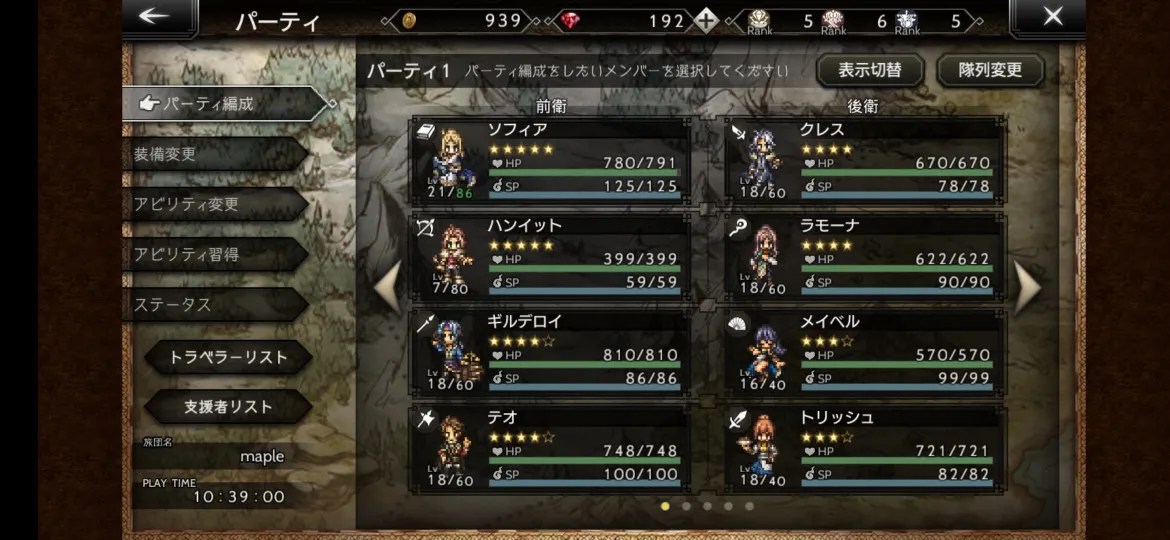Image resolution: width=1170 pixels, height=540 pixels.
Task: Select back-row member ラモーナ
Action: pyautogui.click(x=863, y=256)
